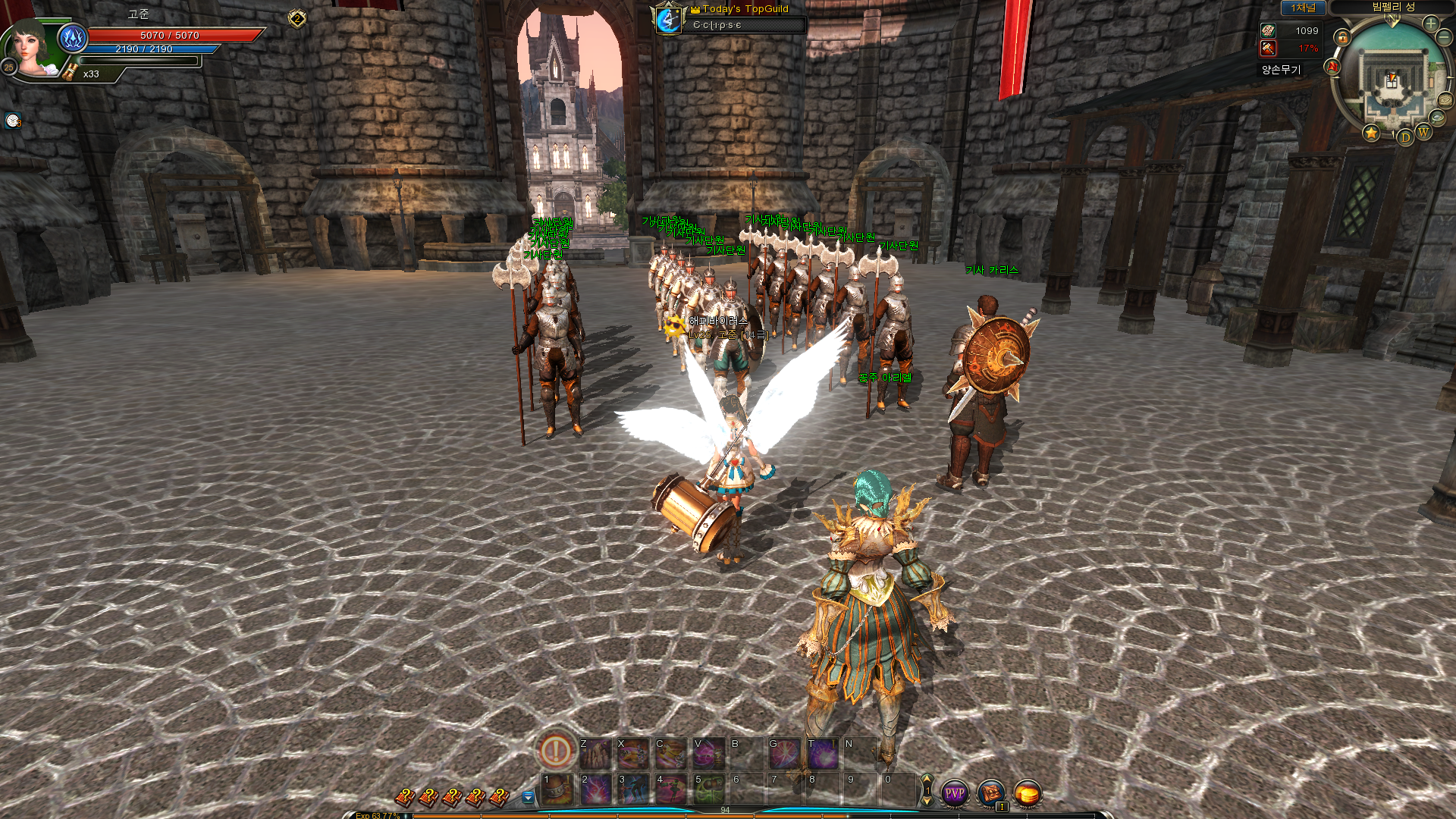Open the gold coins shop button
1456x819 pixels.
pyautogui.click(x=1028, y=793)
